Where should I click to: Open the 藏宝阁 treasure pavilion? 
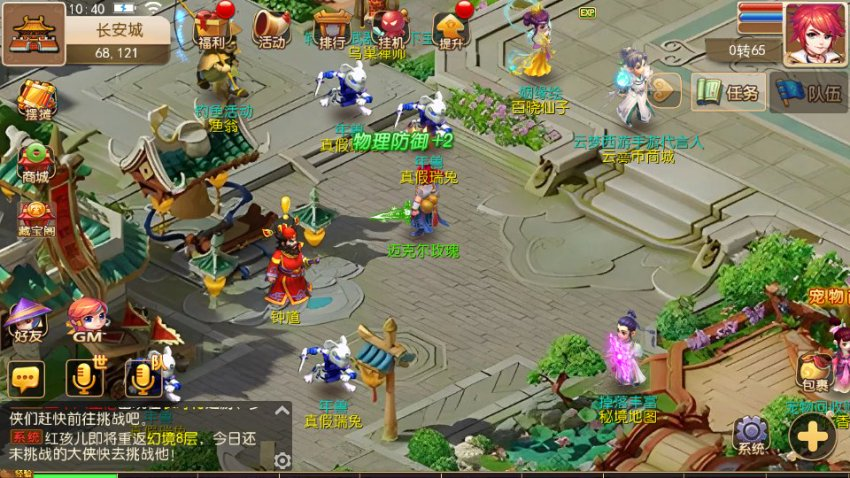pos(36,215)
